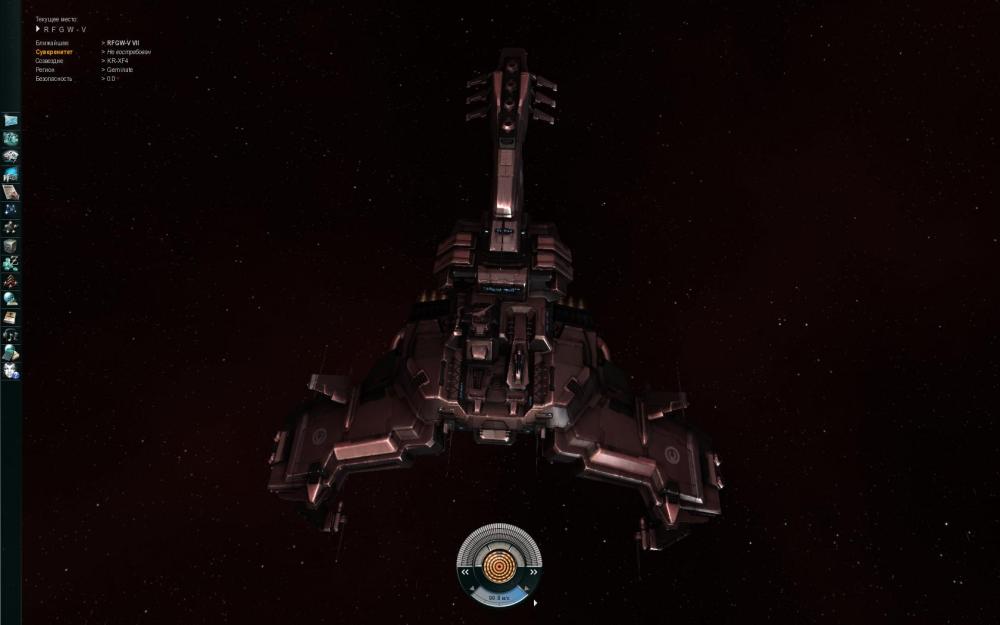Open the Geminate region link
Screen dimensions: 1000x625
point(120,69)
